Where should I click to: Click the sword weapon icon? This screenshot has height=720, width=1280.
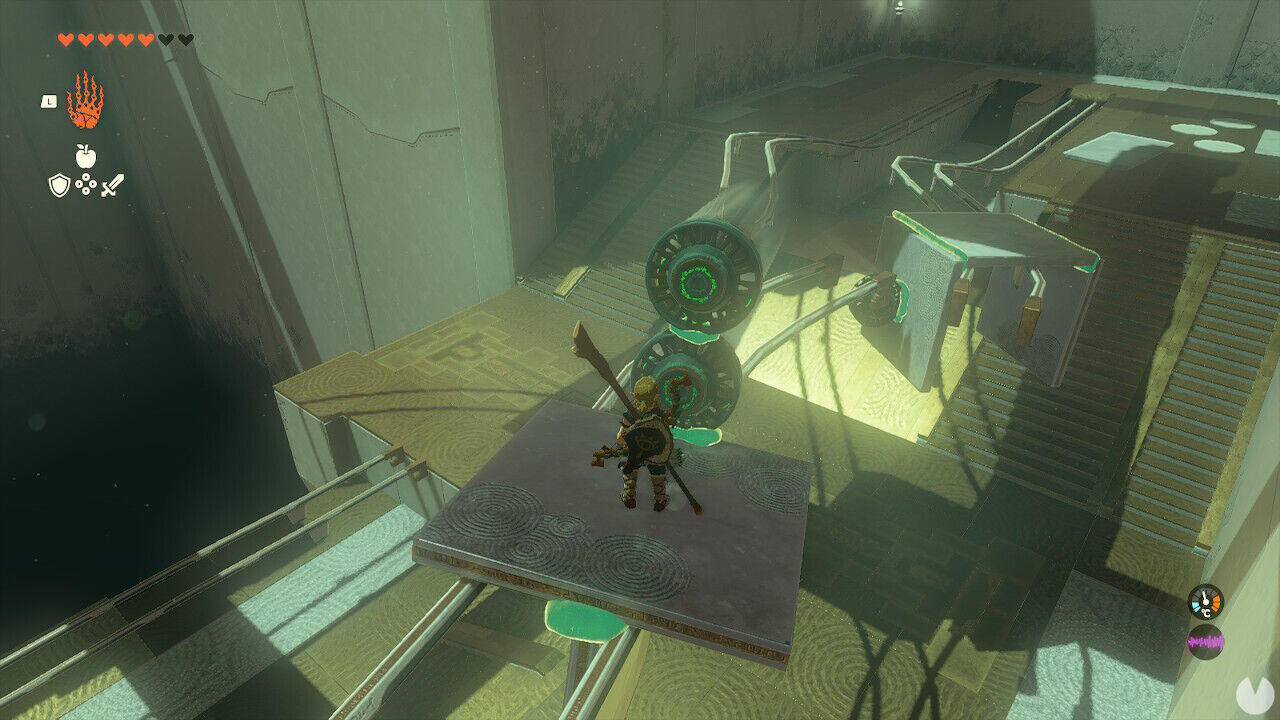click(x=112, y=183)
